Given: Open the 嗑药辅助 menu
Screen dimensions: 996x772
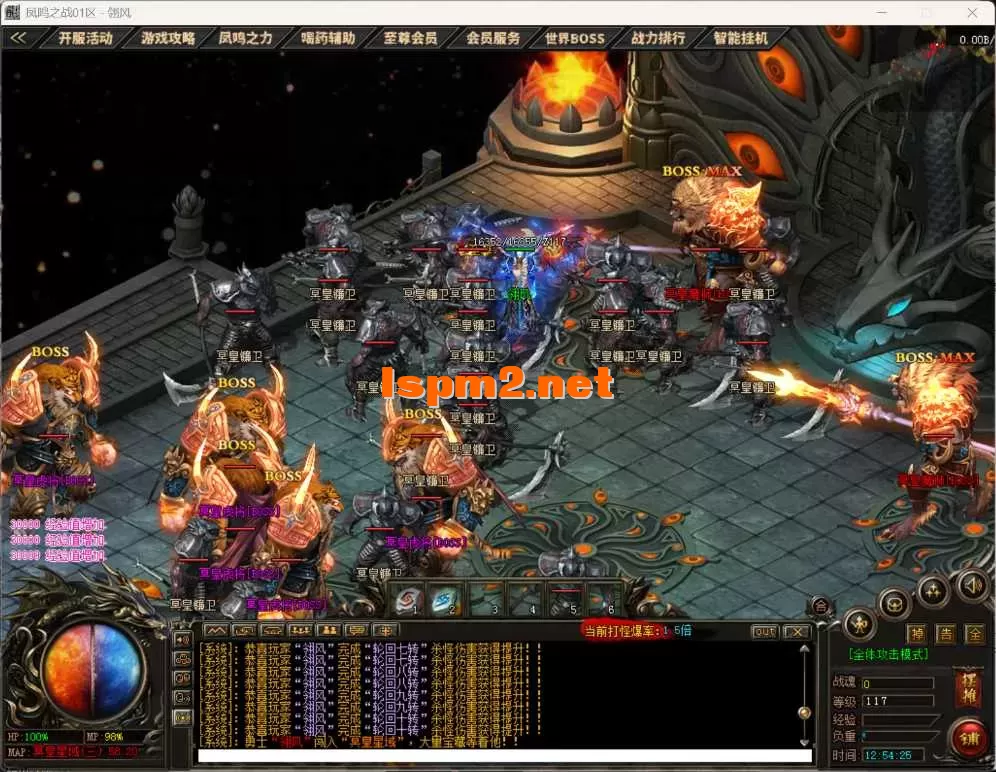Looking at the screenshot, I should click(328, 38).
